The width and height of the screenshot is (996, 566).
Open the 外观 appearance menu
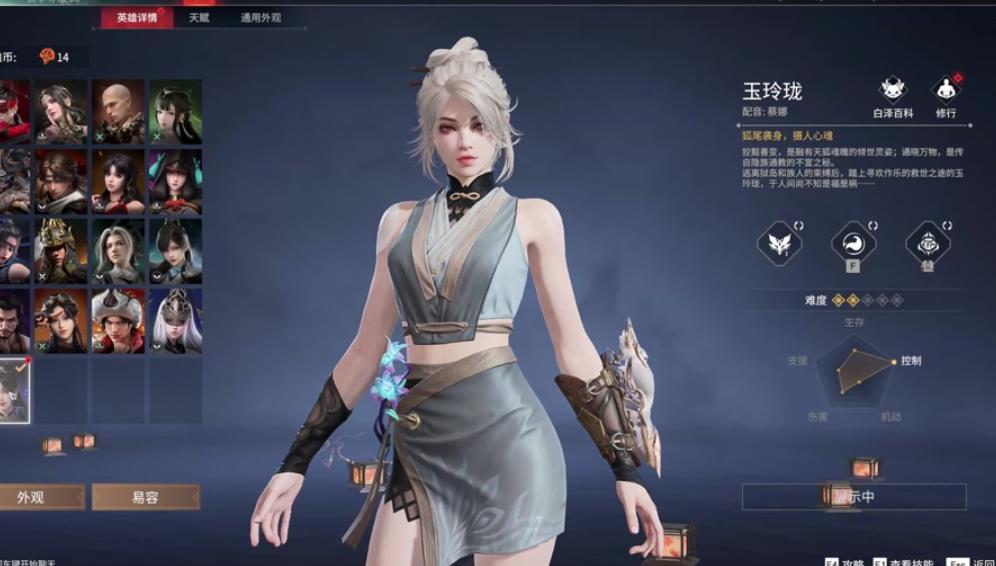40,497
